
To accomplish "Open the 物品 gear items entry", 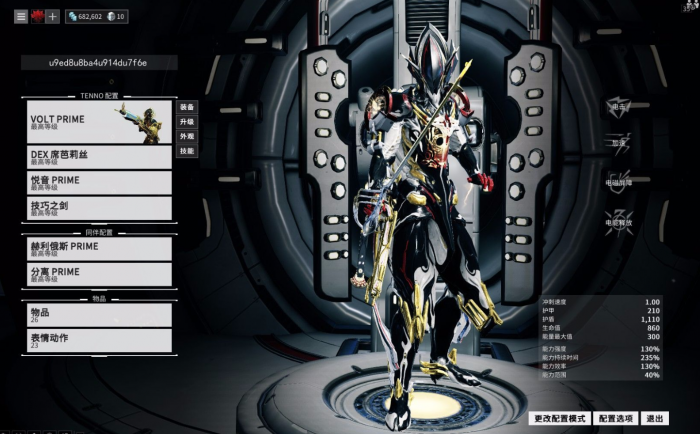I will tap(99, 315).
